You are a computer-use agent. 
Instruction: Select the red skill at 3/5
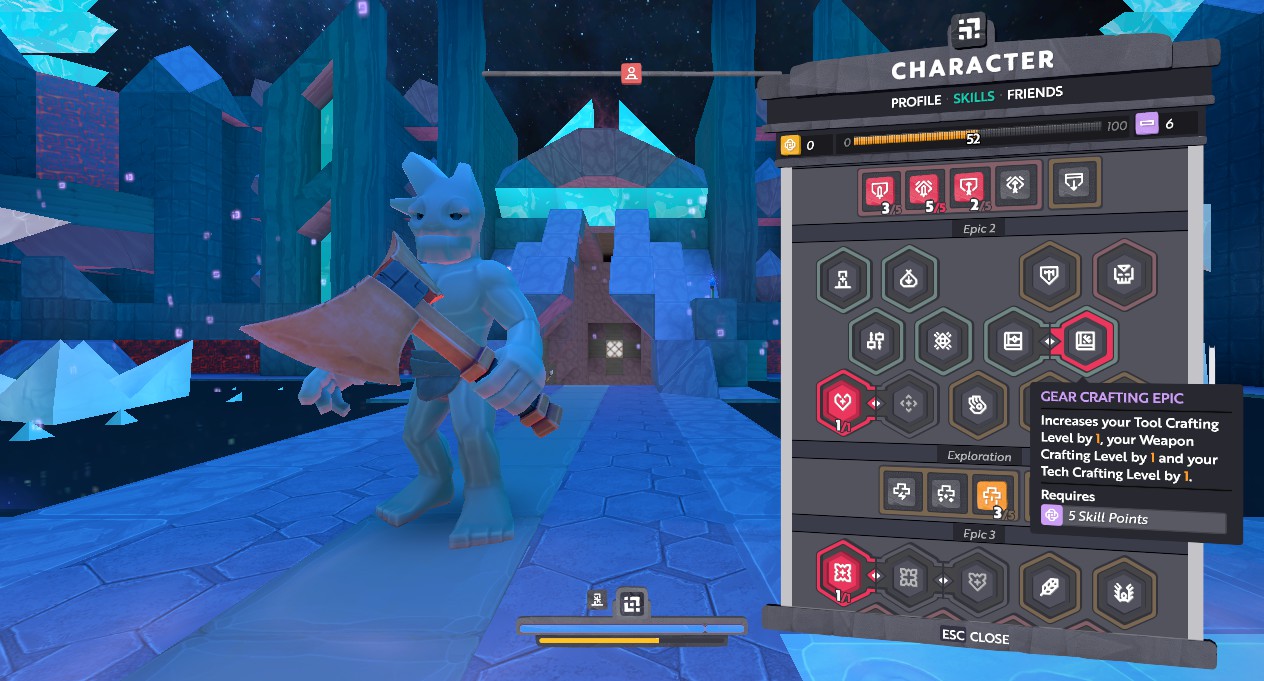coord(880,187)
